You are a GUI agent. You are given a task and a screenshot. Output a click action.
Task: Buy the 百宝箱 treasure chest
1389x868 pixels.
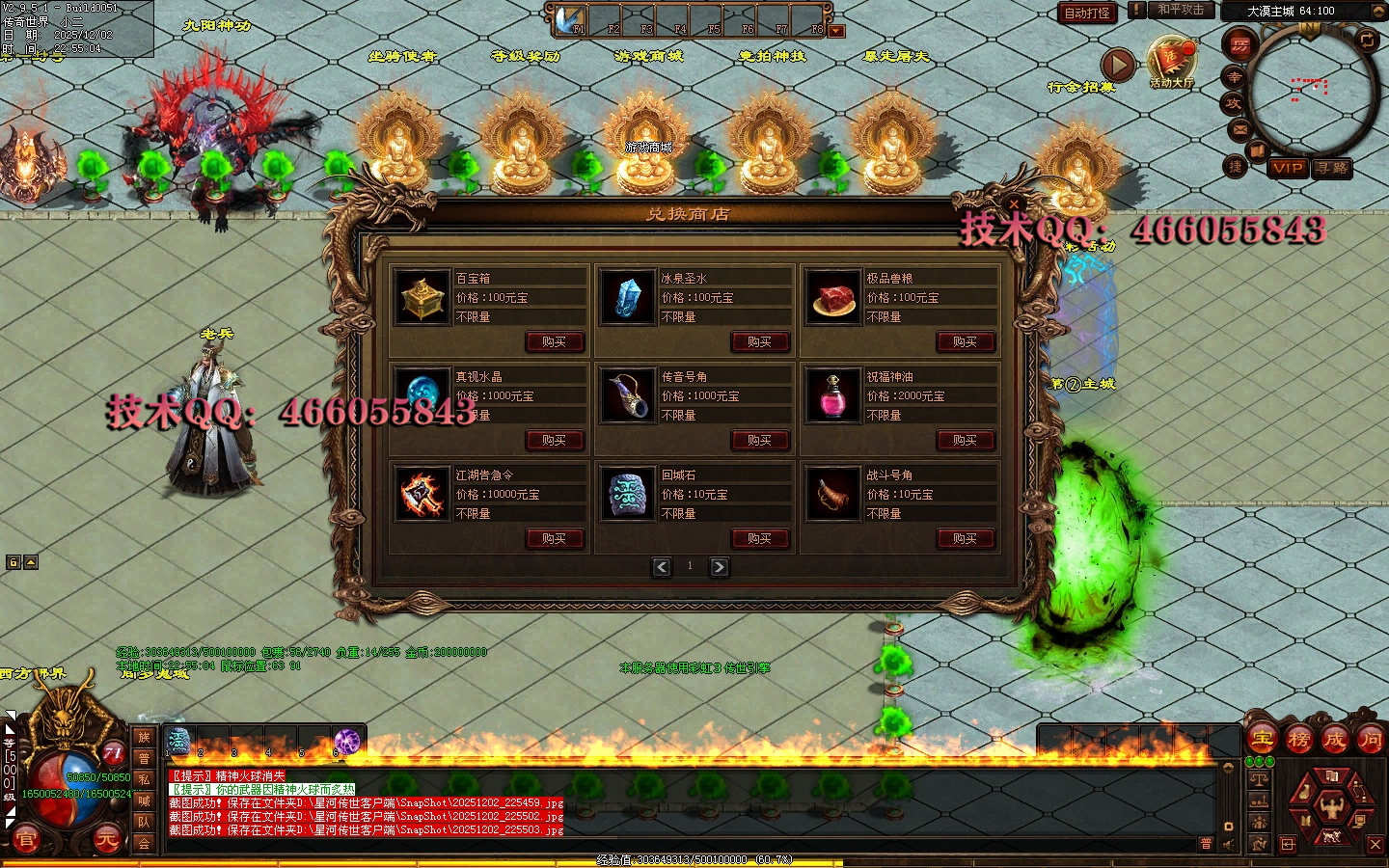coord(555,341)
